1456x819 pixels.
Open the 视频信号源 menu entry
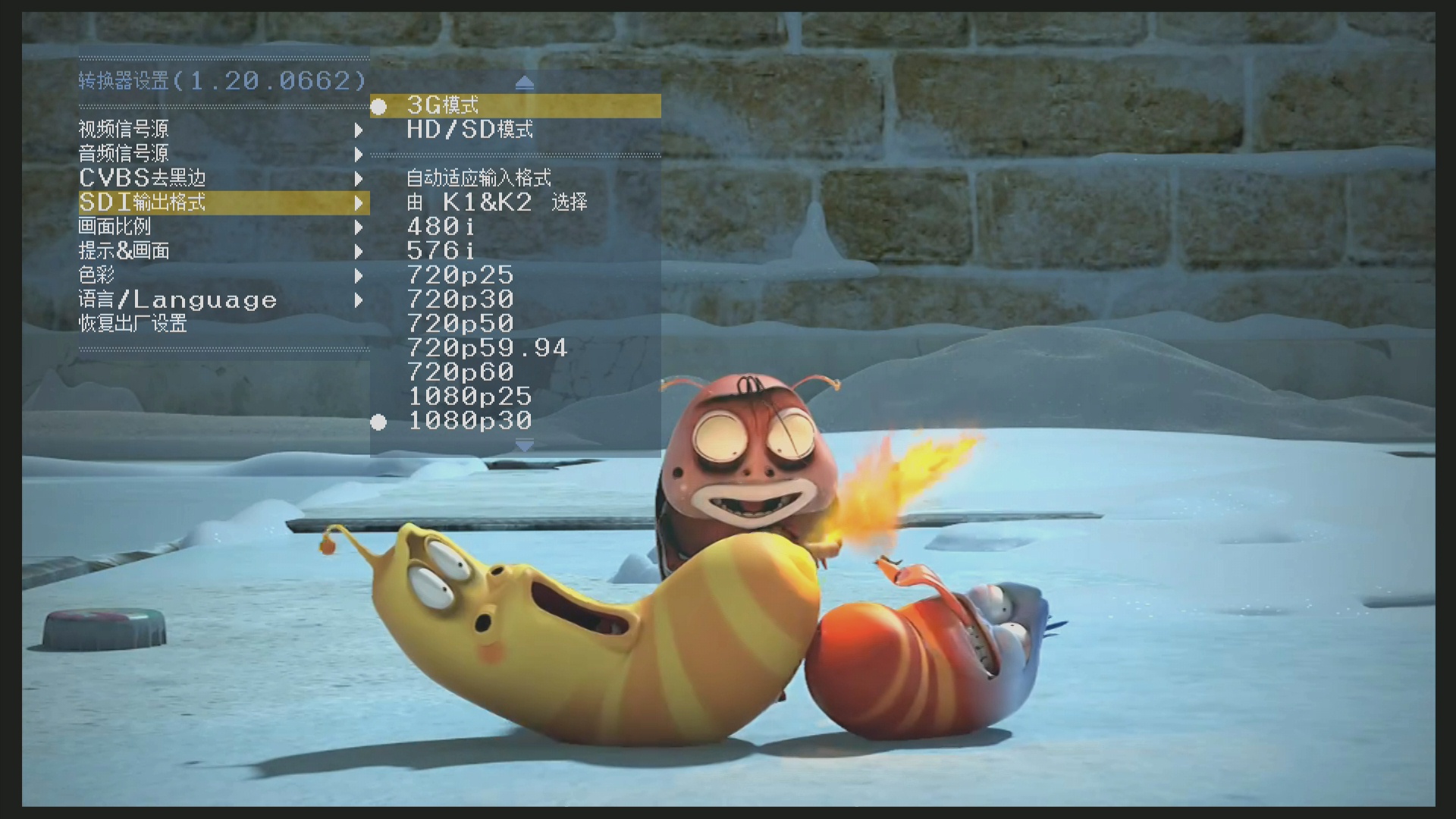pos(124,130)
